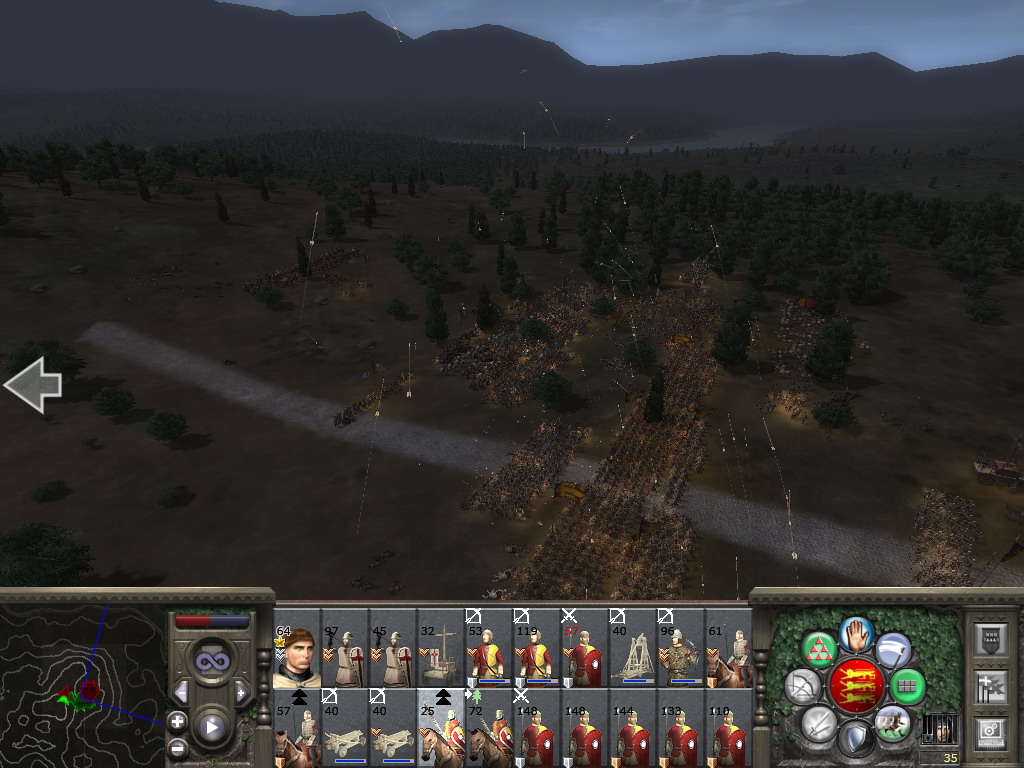Click the crossed swords melee button
1024x768 pixels.
tap(819, 722)
